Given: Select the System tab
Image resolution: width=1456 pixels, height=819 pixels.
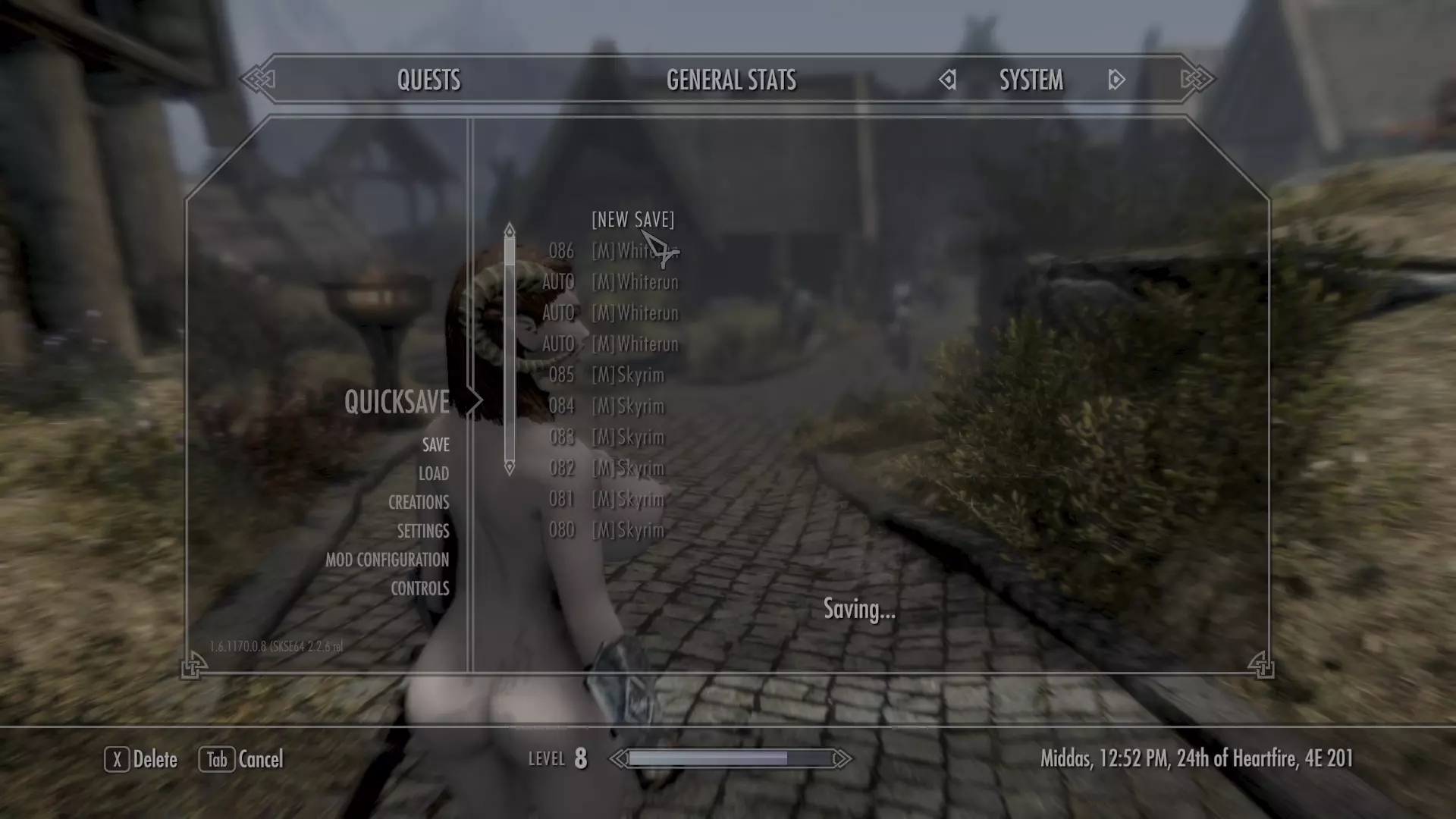Looking at the screenshot, I should [x=1031, y=80].
